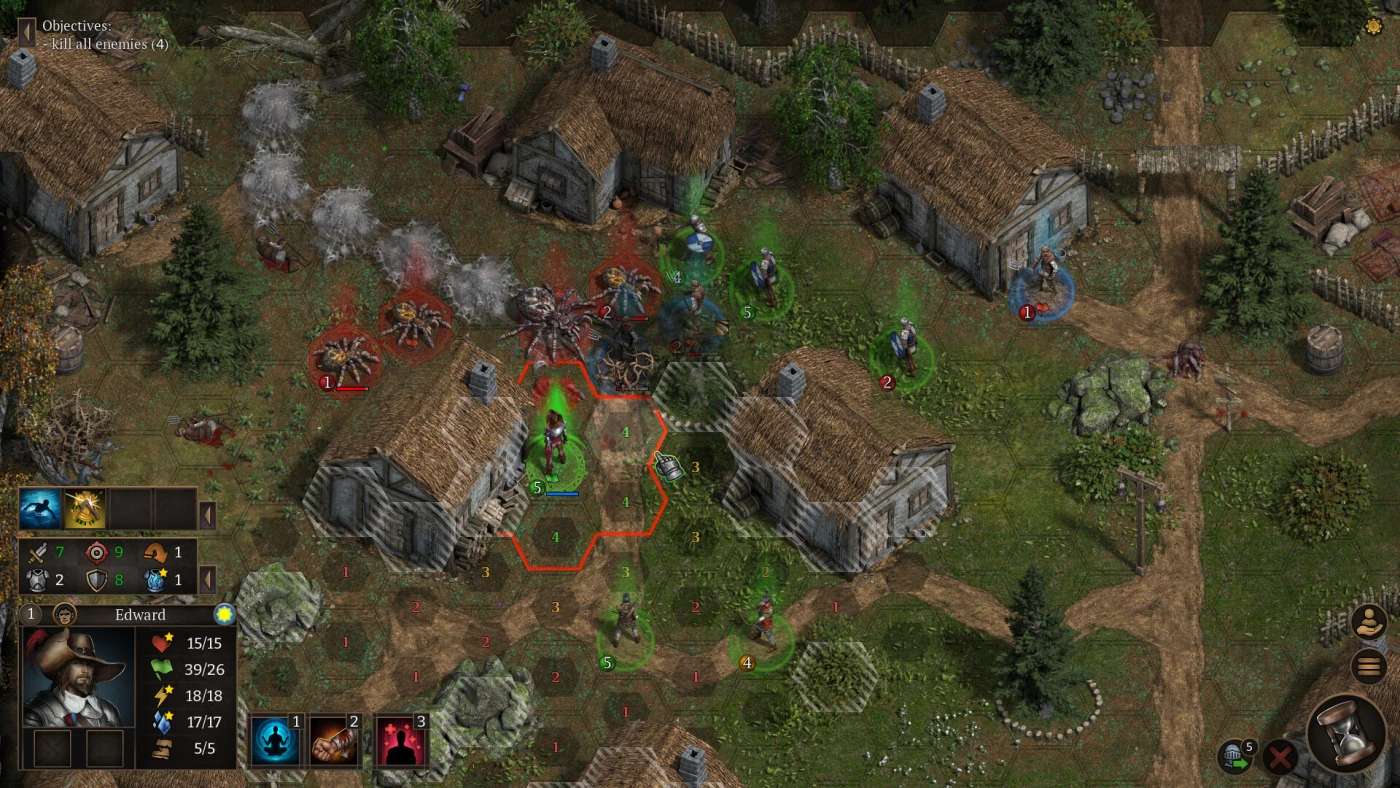Select the axe and helmet status icon
Viewport: 1400px width, 788px height.
85,509
